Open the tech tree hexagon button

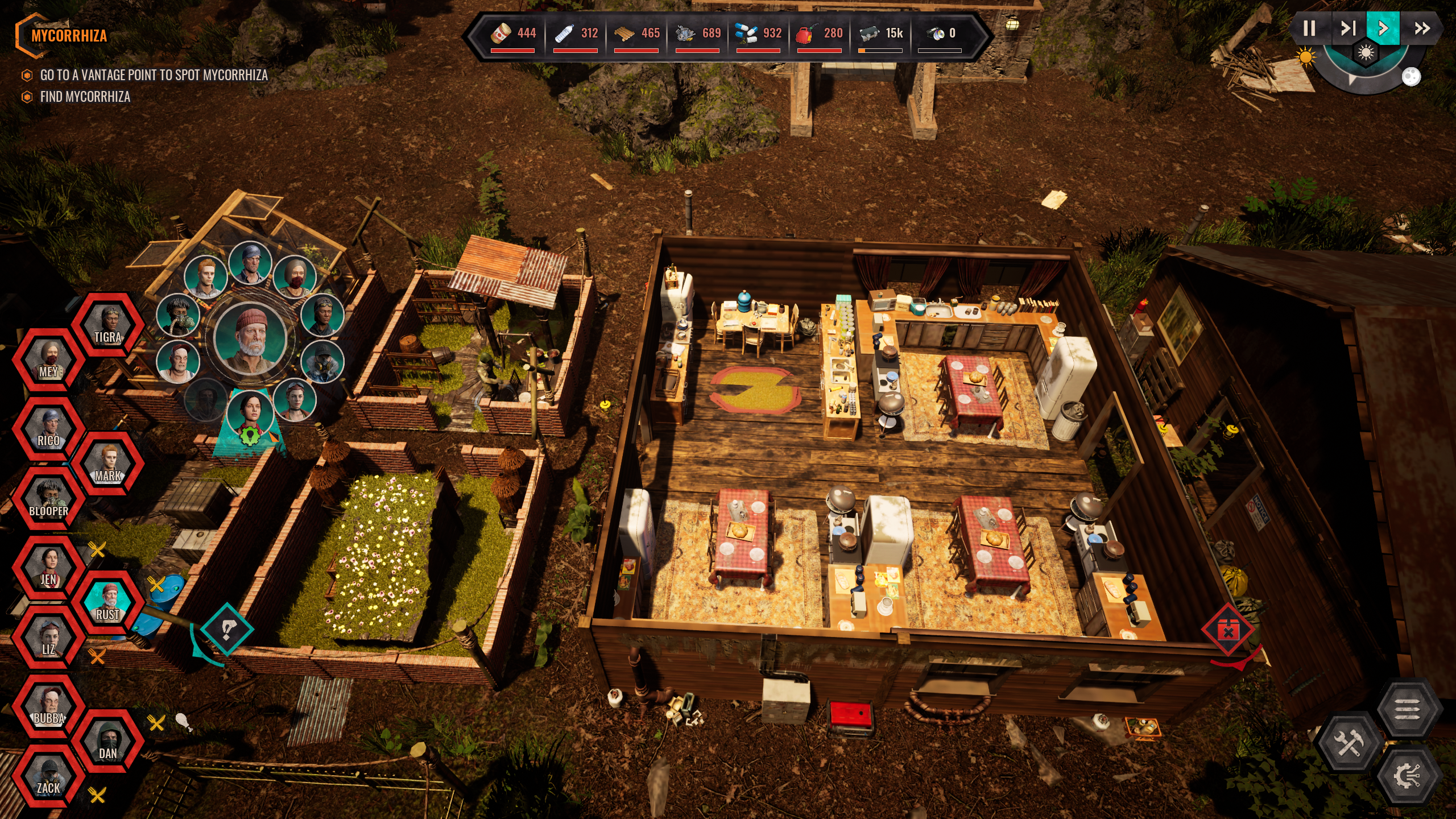click(1407, 776)
